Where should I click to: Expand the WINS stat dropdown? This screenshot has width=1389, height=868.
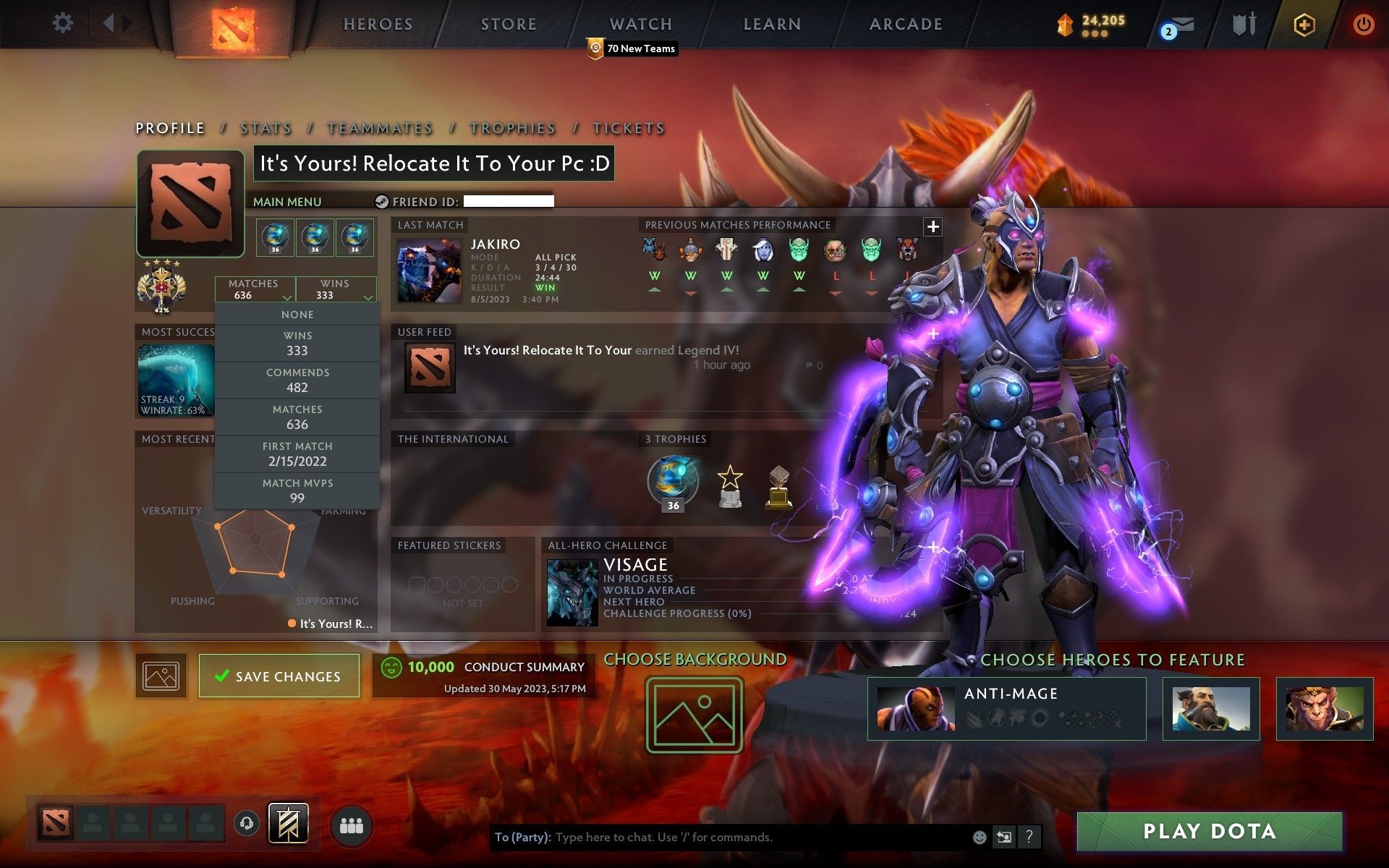[x=336, y=289]
